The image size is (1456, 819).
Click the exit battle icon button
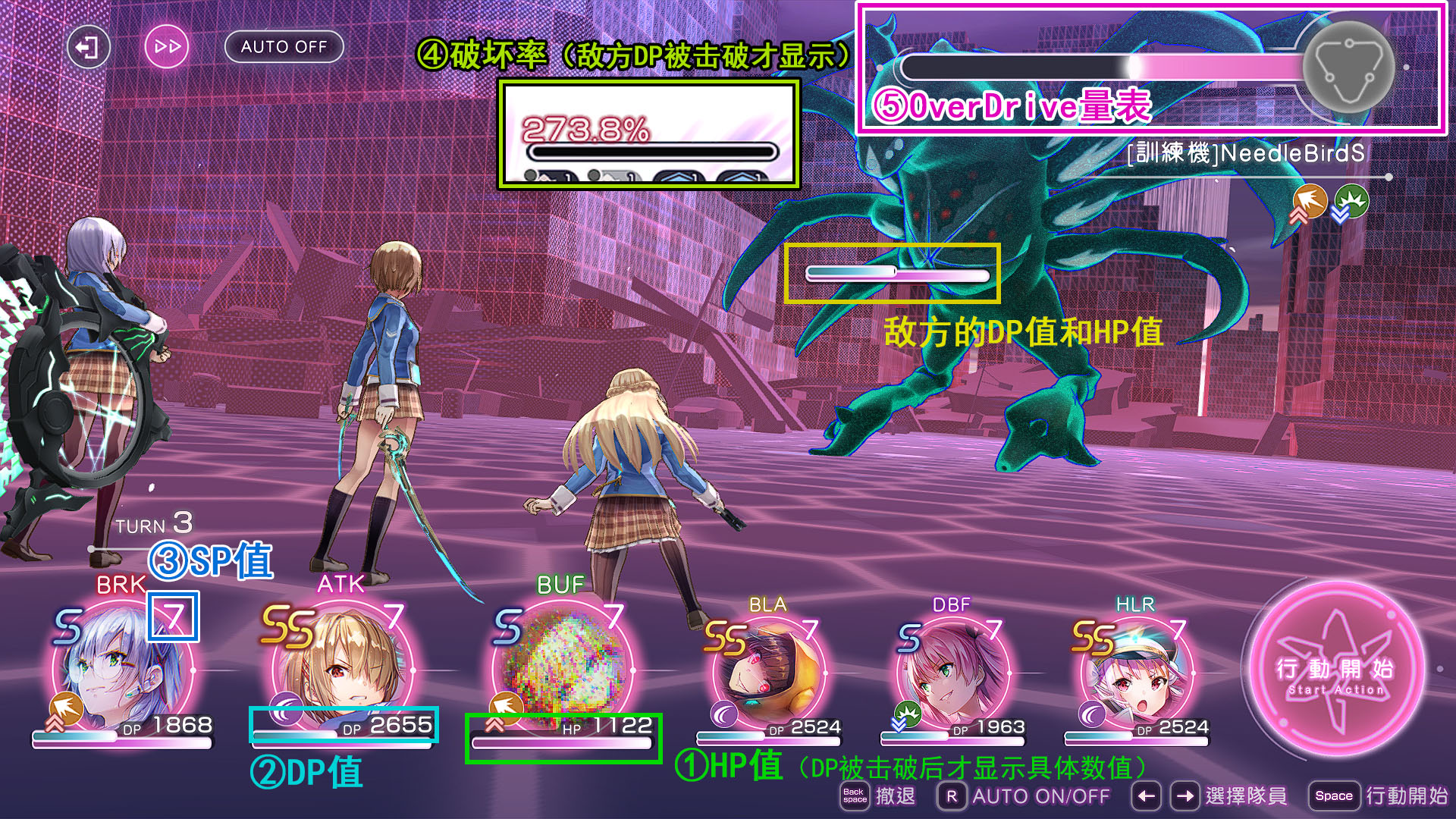(x=88, y=47)
